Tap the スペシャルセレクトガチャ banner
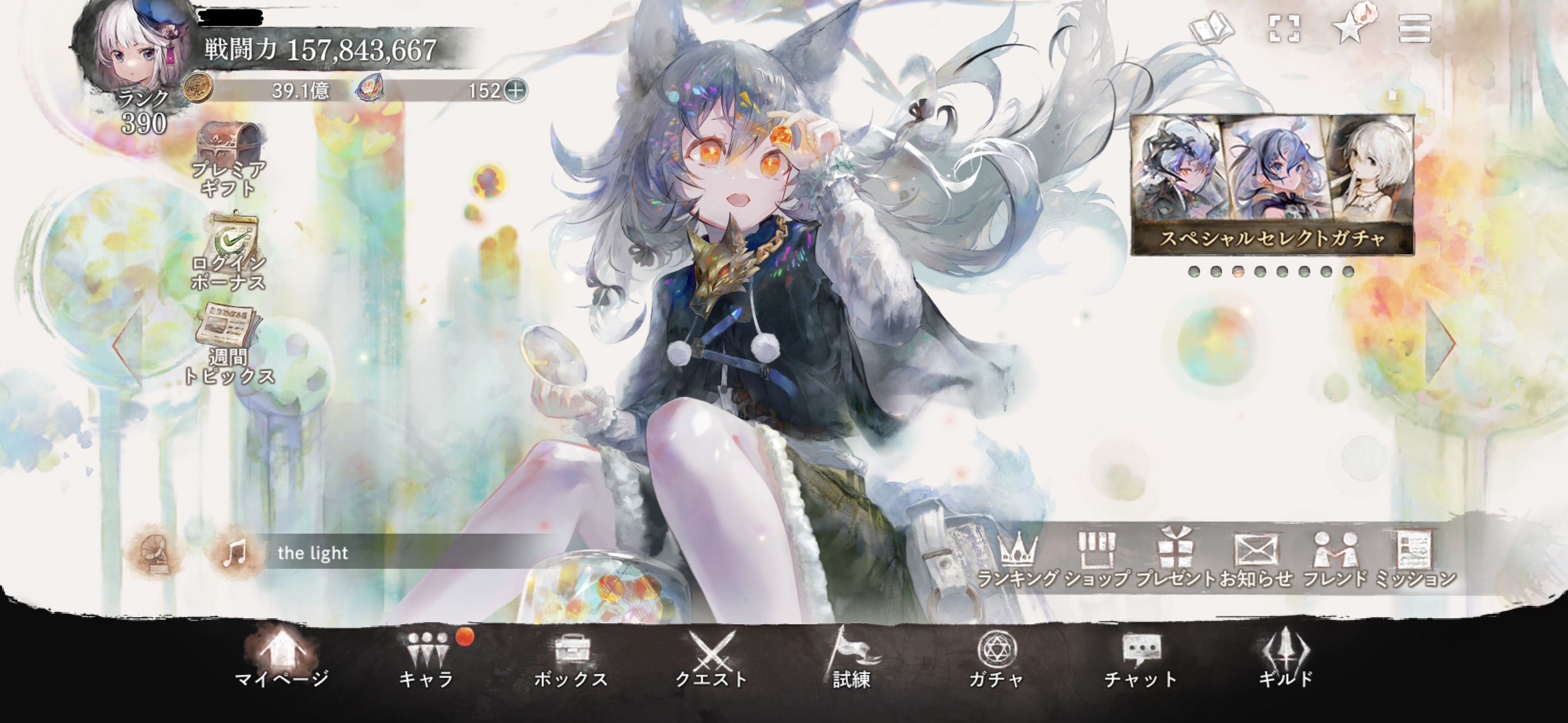 click(x=1272, y=184)
